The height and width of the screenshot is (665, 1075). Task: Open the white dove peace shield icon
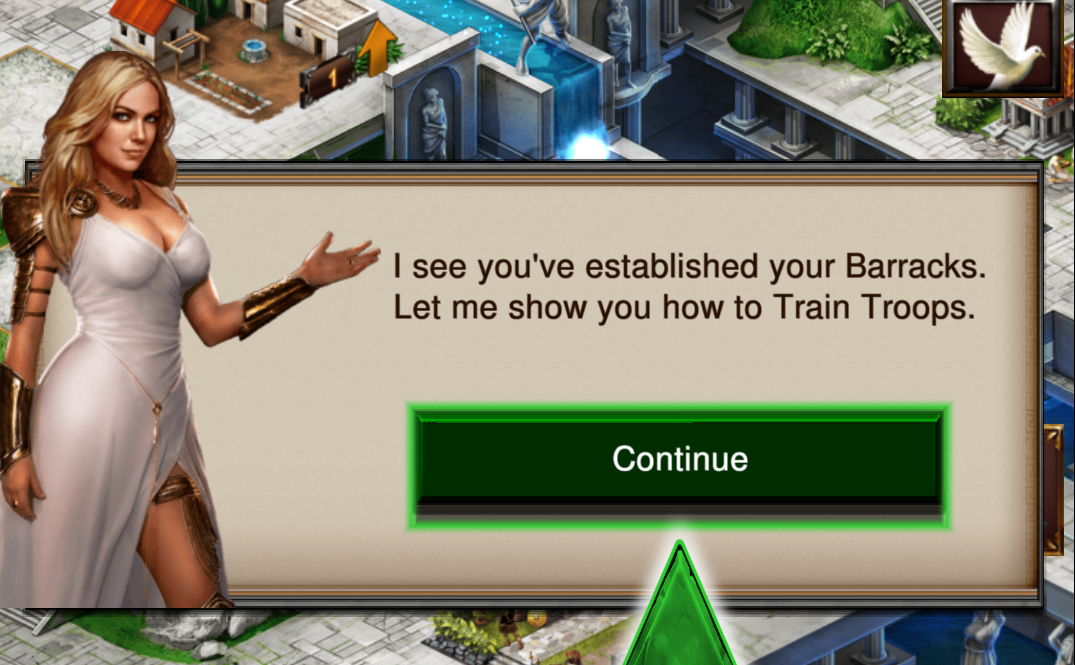(x=1003, y=46)
